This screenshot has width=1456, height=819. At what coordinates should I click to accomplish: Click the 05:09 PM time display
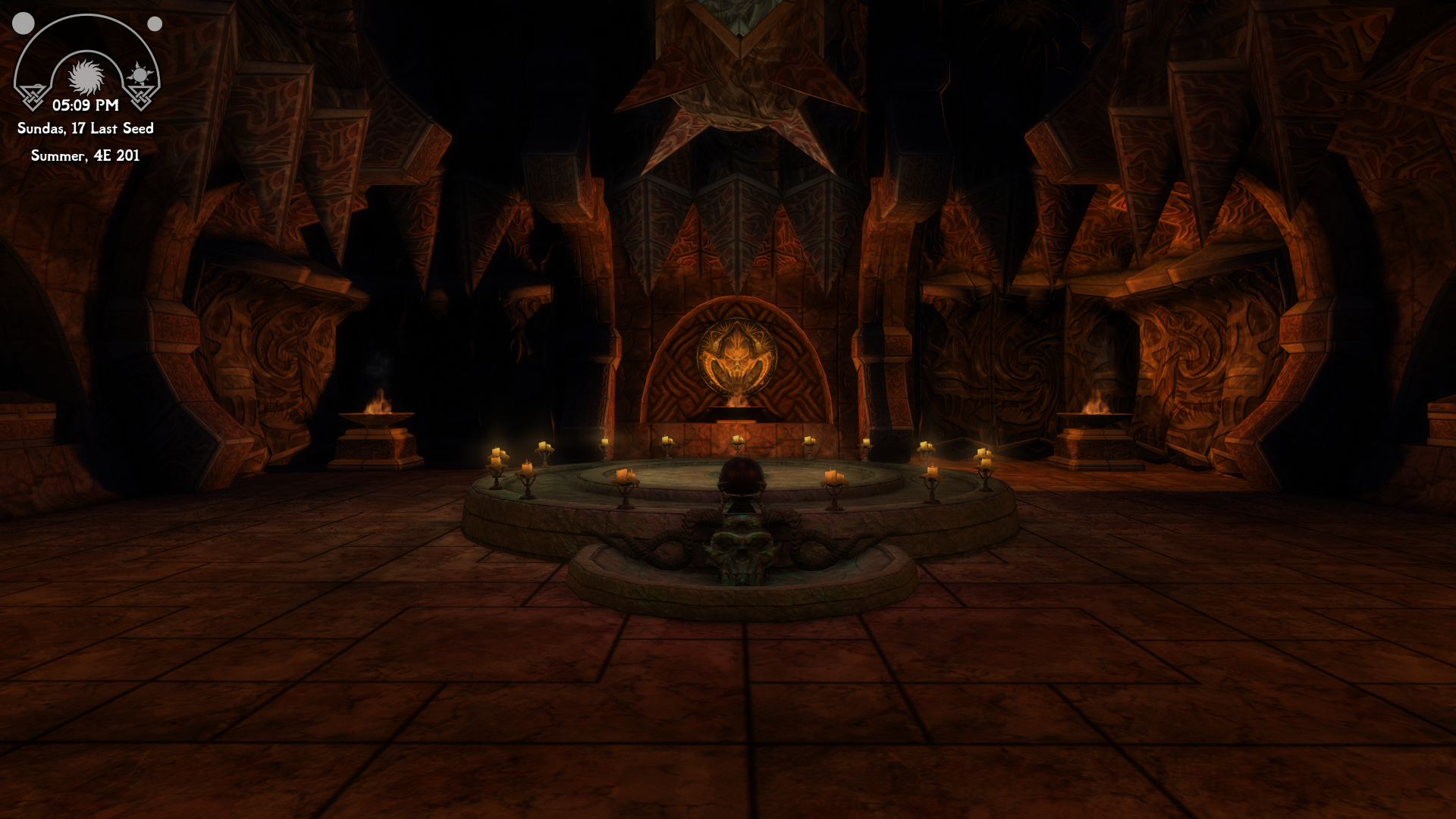pyautogui.click(x=86, y=105)
